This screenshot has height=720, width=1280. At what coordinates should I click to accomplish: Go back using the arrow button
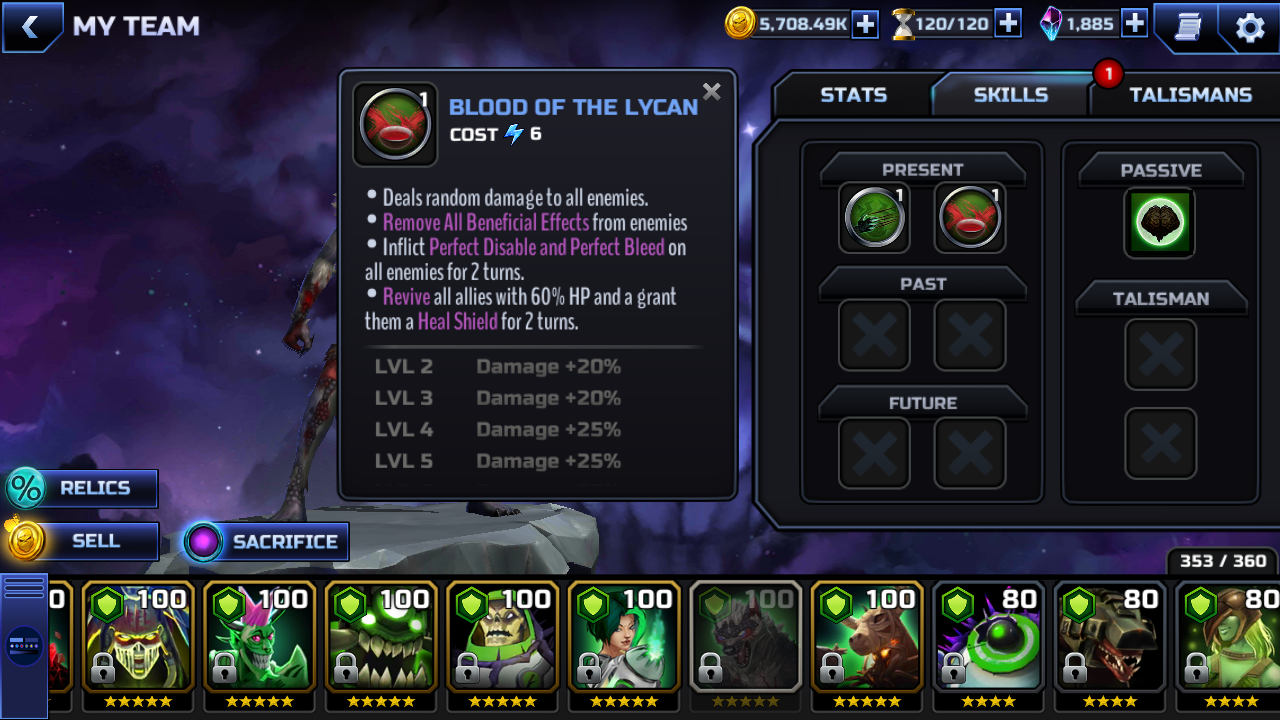[30, 27]
